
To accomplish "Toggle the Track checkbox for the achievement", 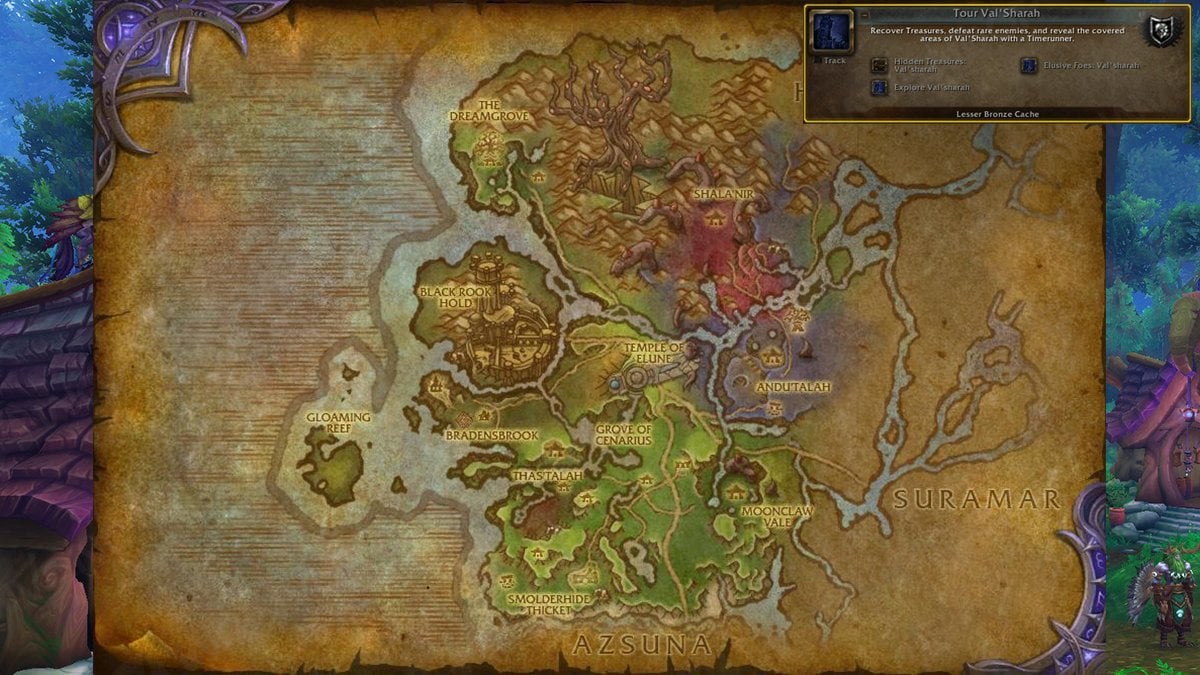I will (x=815, y=60).
